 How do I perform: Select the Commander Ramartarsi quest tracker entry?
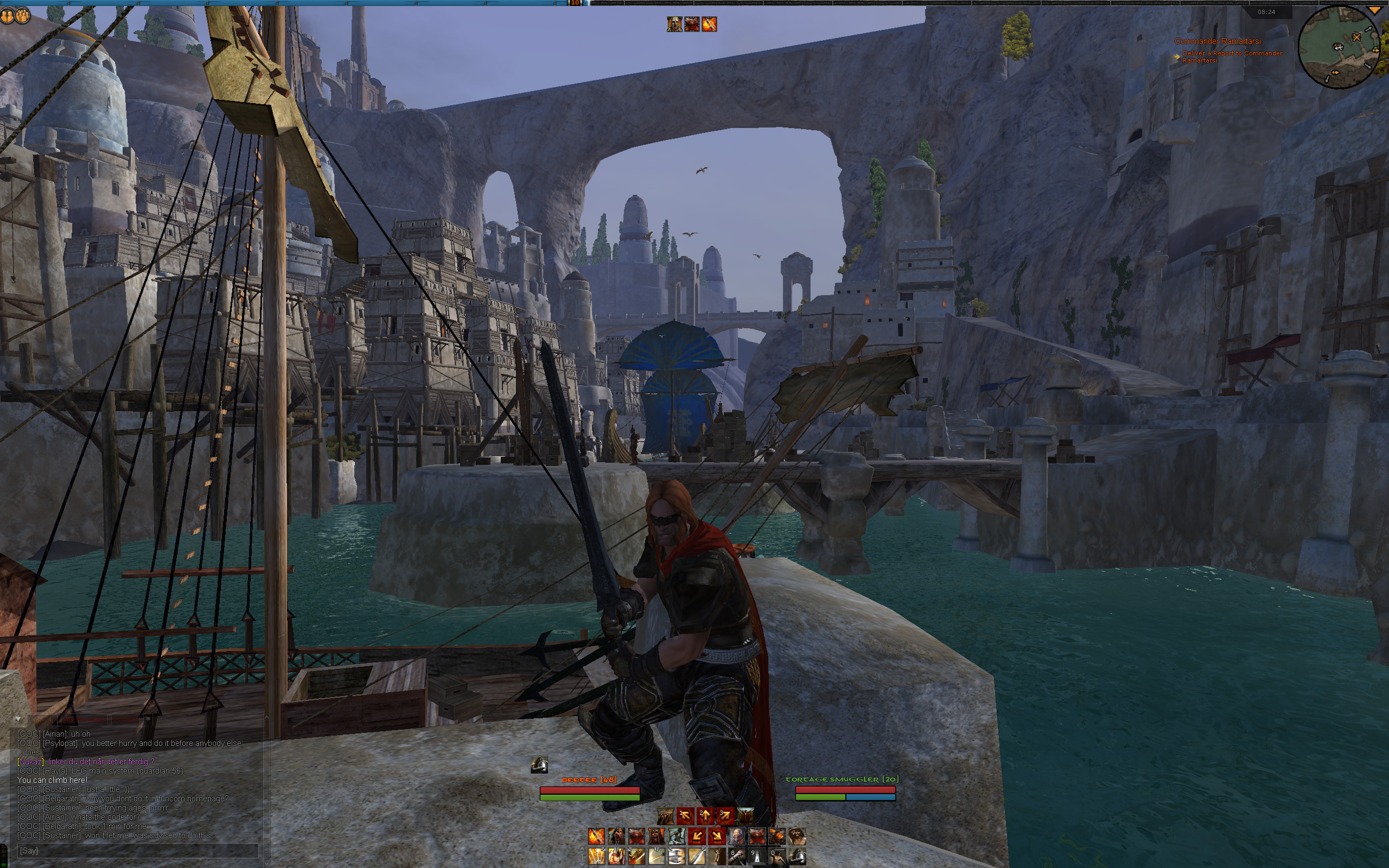1218,41
